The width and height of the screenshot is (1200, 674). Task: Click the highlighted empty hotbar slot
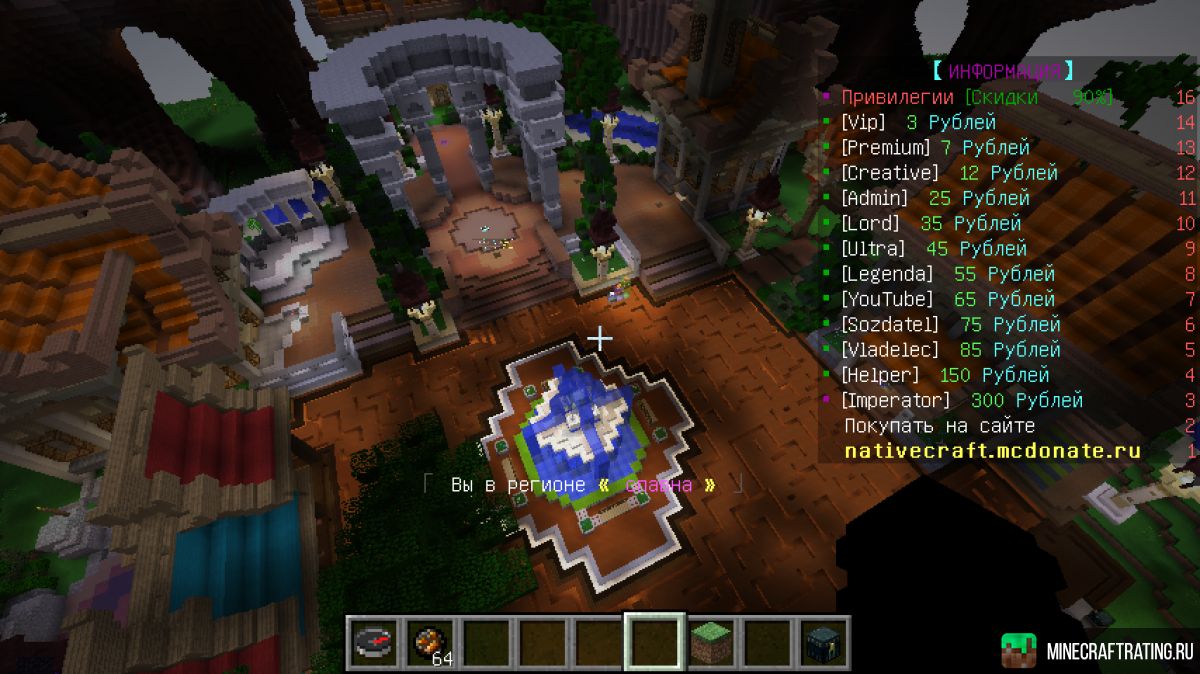coord(655,641)
